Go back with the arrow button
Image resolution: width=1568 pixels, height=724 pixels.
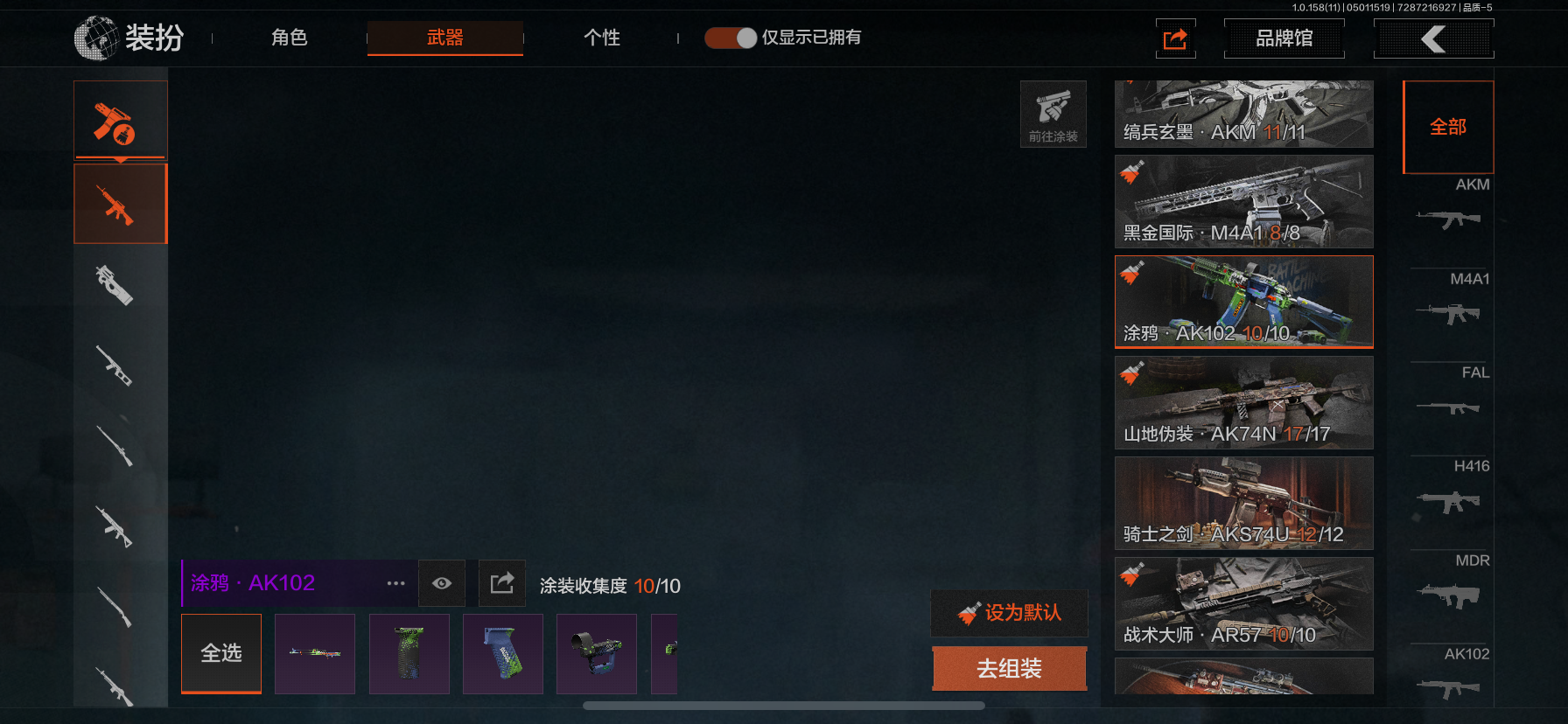[x=1433, y=38]
